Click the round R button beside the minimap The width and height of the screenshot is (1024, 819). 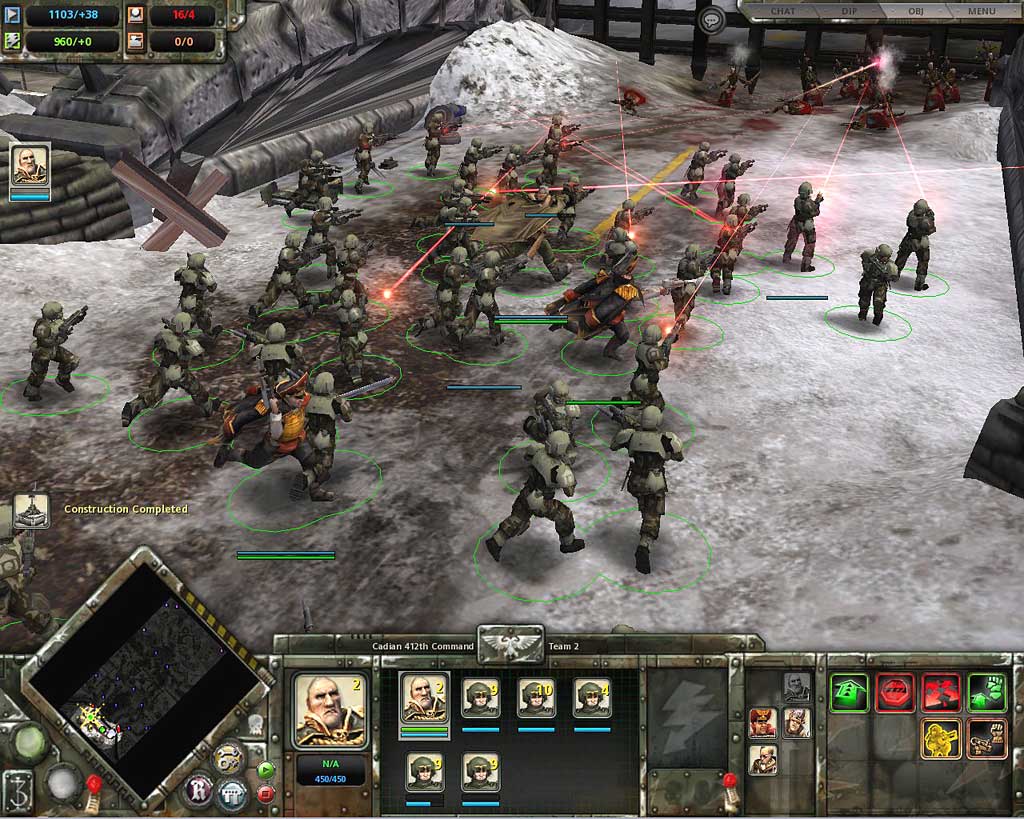coord(198,791)
